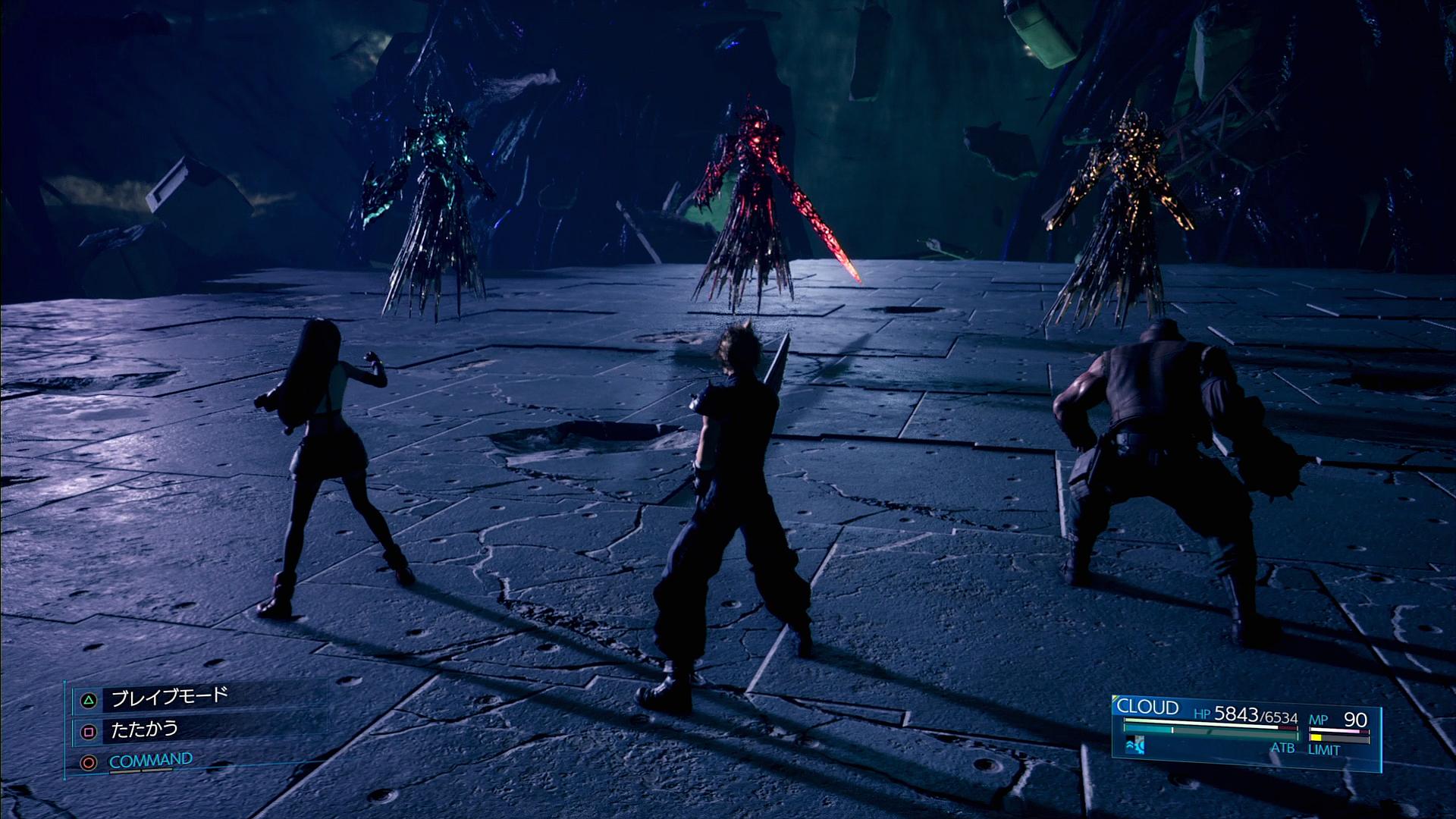
Task: Open the COMMAND menu
Action: point(150,761)
